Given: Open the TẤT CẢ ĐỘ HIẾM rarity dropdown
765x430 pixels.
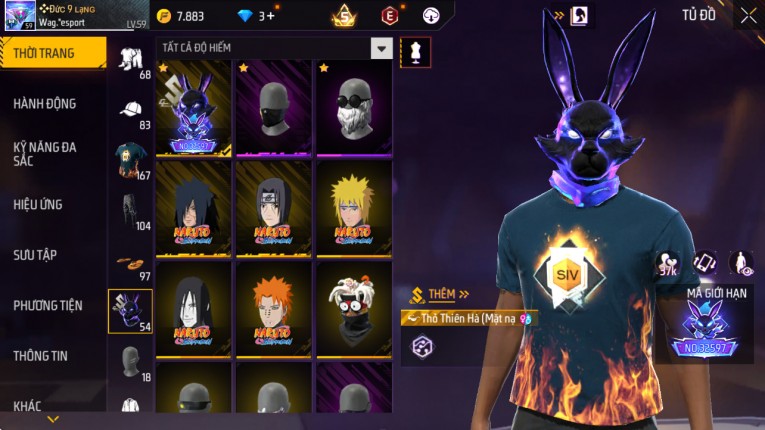Looking at the screenshot, I should (273, 48).
